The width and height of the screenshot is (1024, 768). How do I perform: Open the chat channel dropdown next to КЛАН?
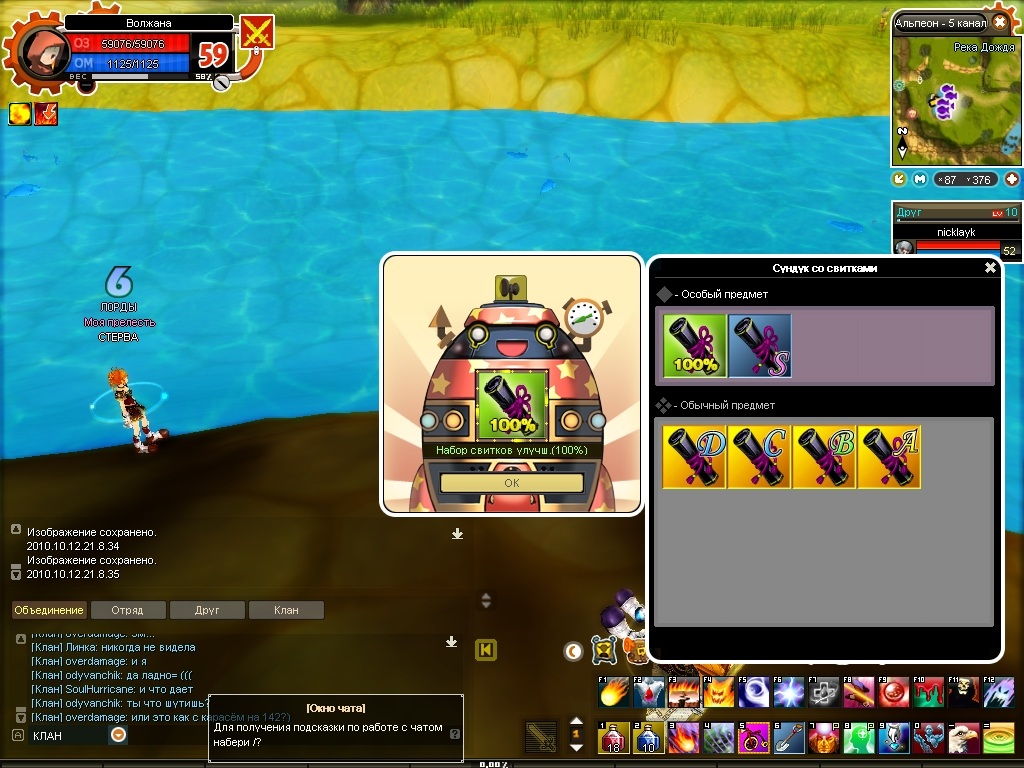(118, 735)
